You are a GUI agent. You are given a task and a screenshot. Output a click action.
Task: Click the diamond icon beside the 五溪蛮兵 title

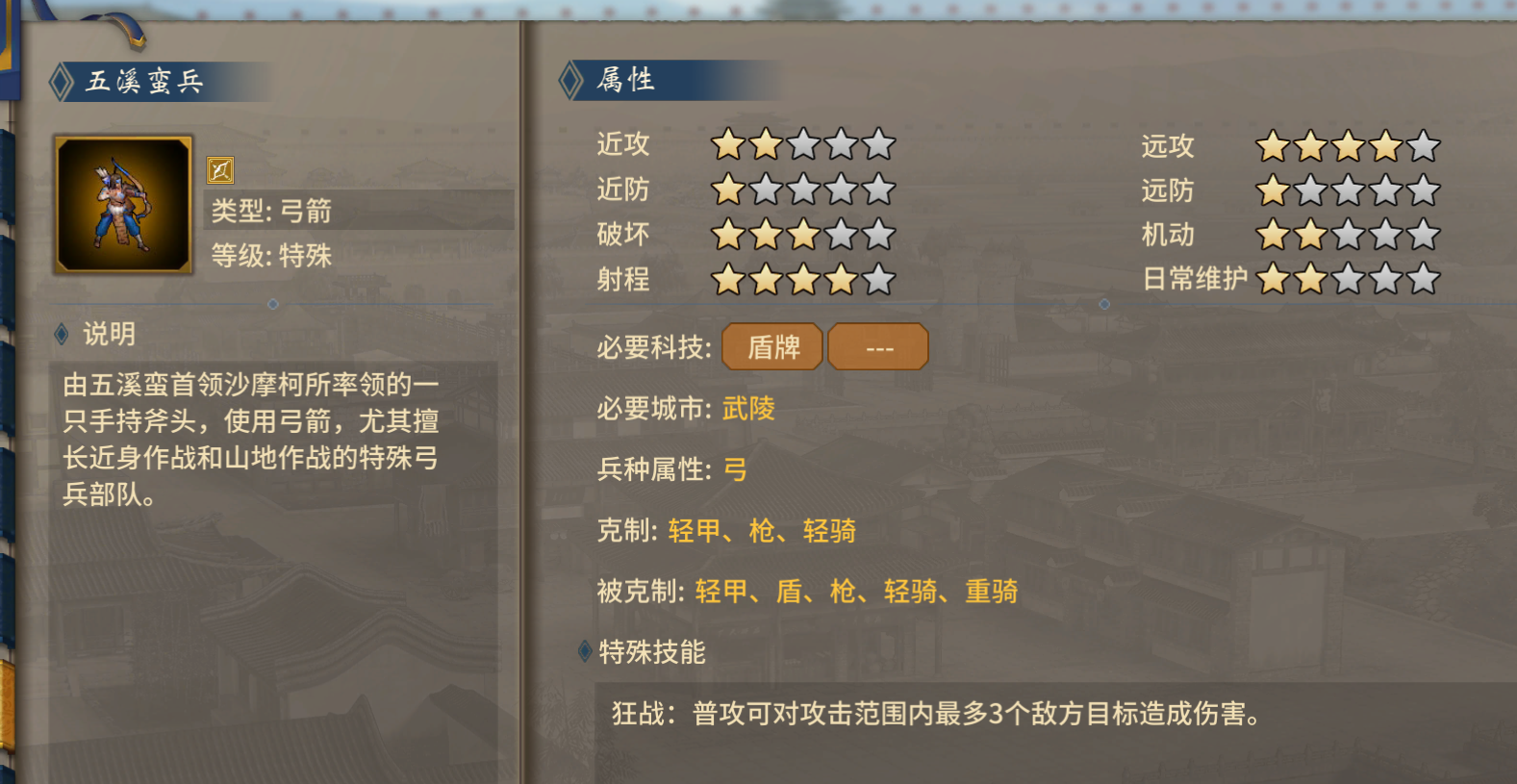pyautogui.click(x=61, y=81)
